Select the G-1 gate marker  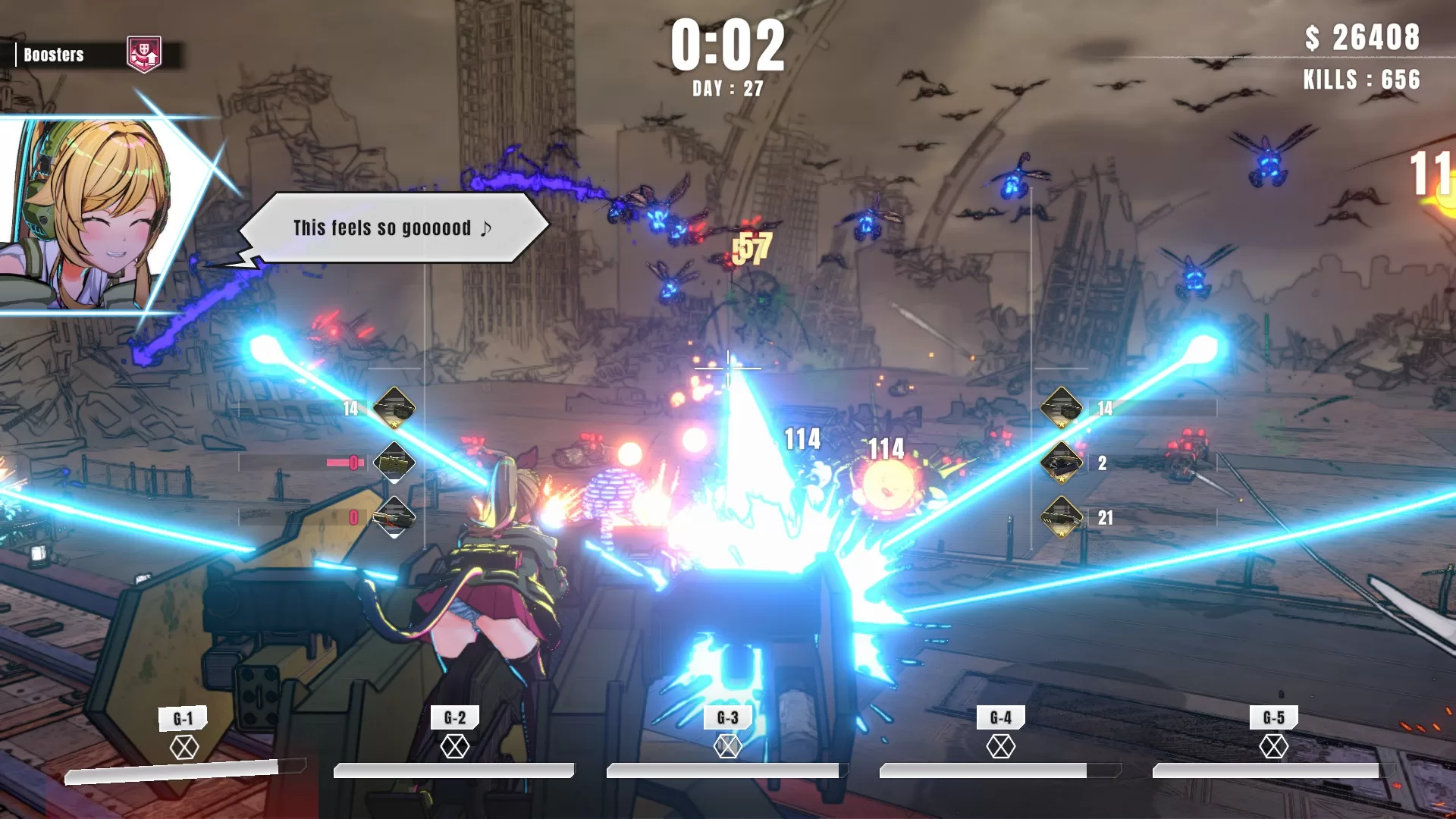(184, 747)
